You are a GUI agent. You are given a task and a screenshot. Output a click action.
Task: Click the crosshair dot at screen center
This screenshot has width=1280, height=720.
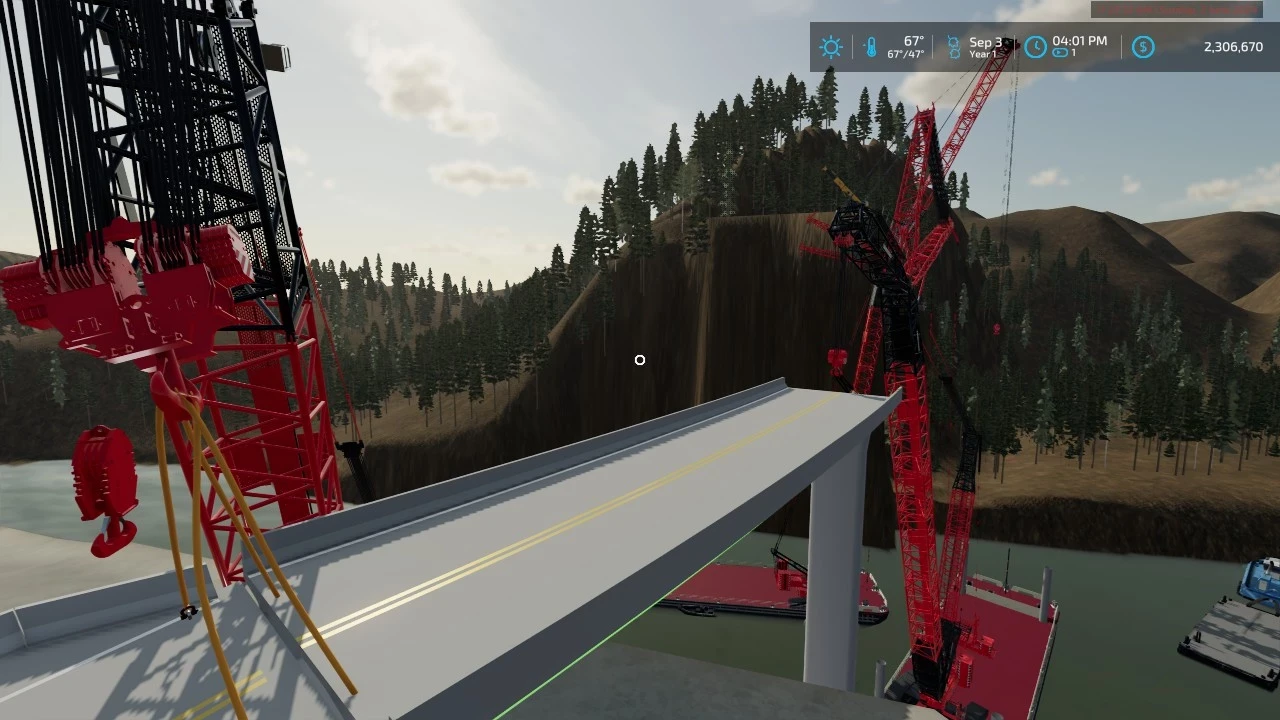tap(640, 360)
